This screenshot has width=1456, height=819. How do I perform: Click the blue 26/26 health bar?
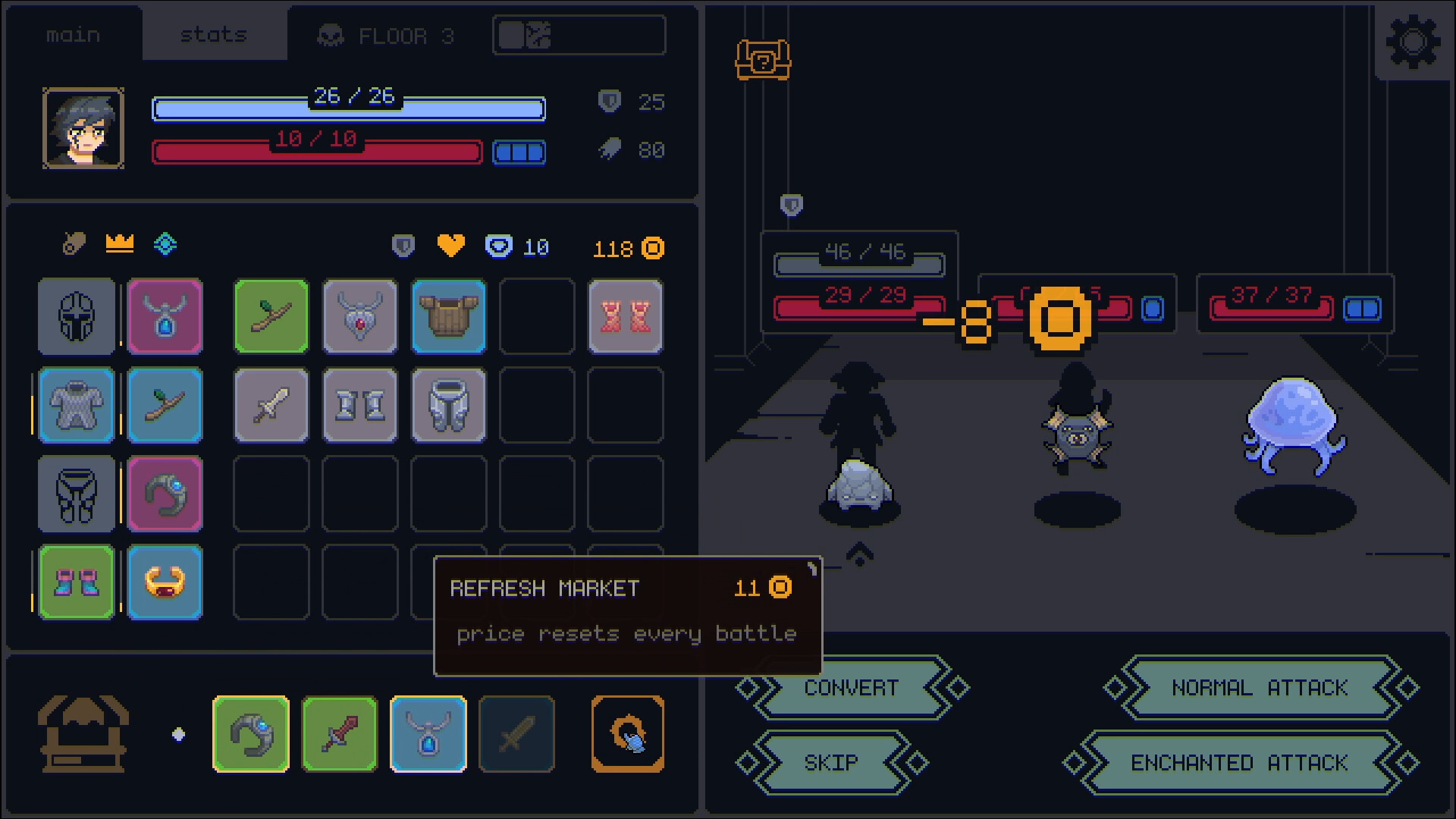348,108
